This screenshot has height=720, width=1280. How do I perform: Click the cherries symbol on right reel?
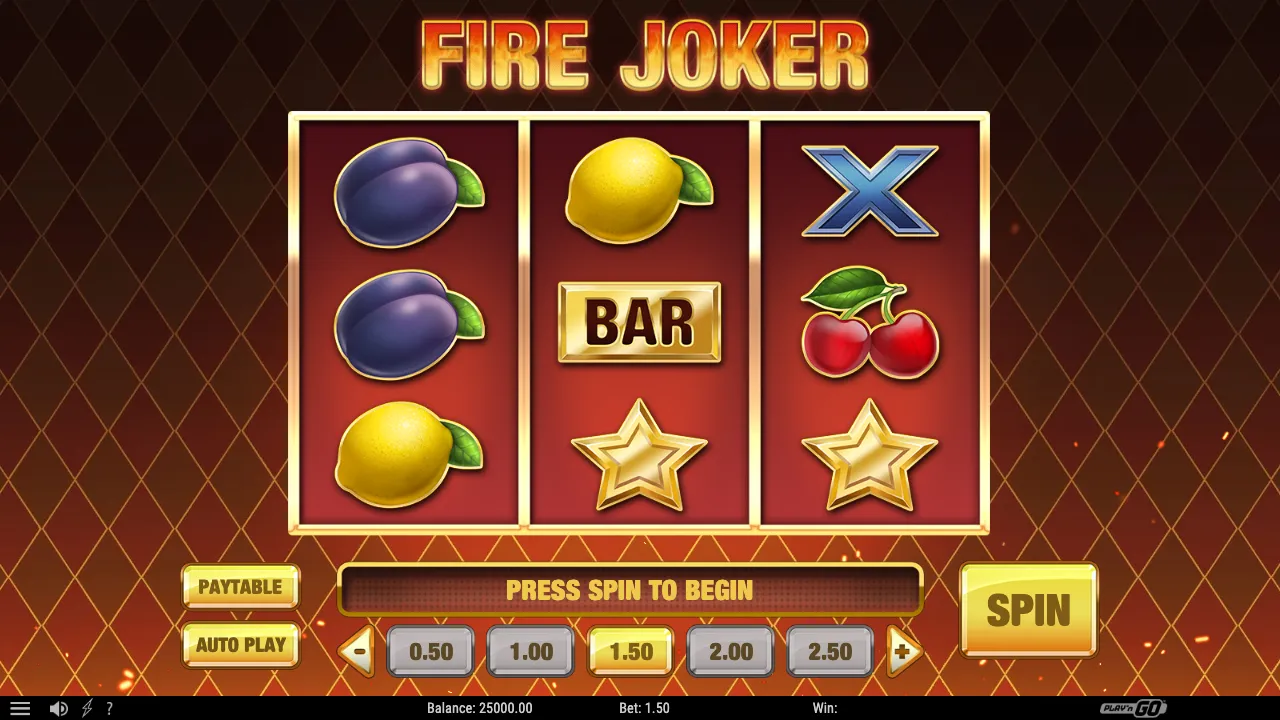pos(870,330)
